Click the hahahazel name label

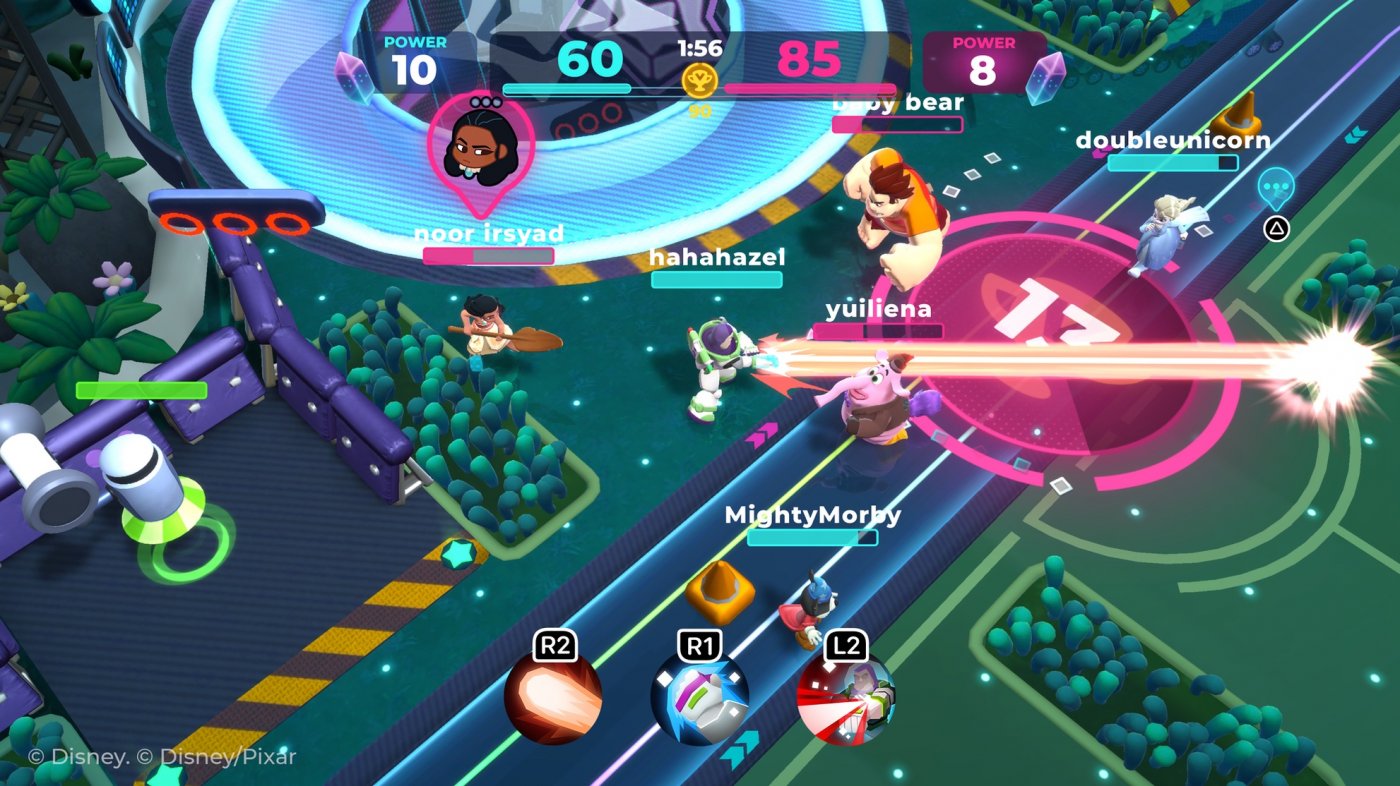click(x=716, y=258)
